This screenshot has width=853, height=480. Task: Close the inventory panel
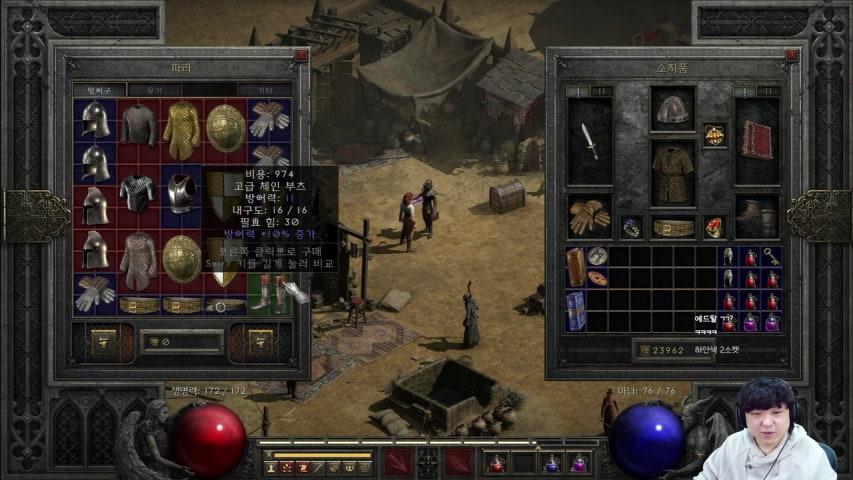791,57
